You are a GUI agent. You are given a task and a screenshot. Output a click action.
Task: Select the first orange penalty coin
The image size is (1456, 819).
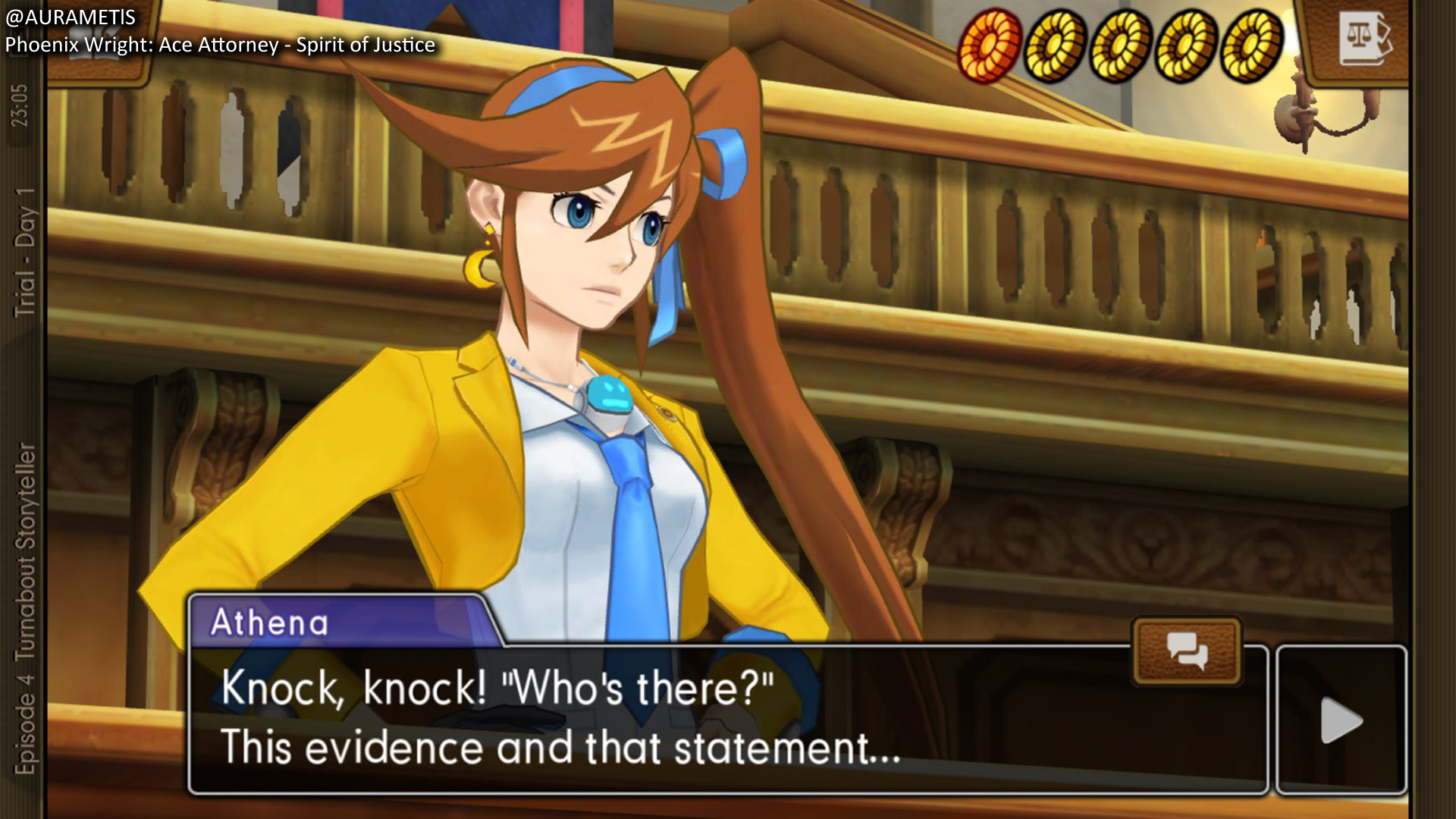pyautogui.click(x=990, y=45)
